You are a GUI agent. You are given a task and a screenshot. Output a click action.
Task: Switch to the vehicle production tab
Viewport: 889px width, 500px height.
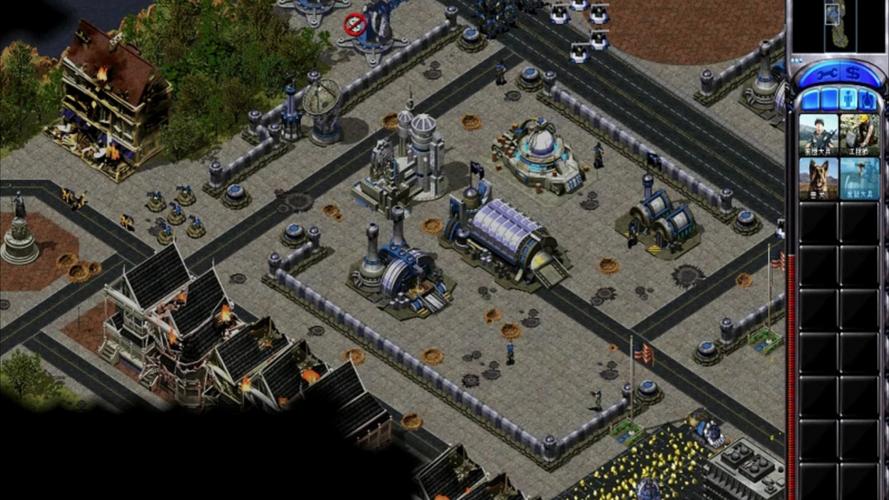[868, 99]
